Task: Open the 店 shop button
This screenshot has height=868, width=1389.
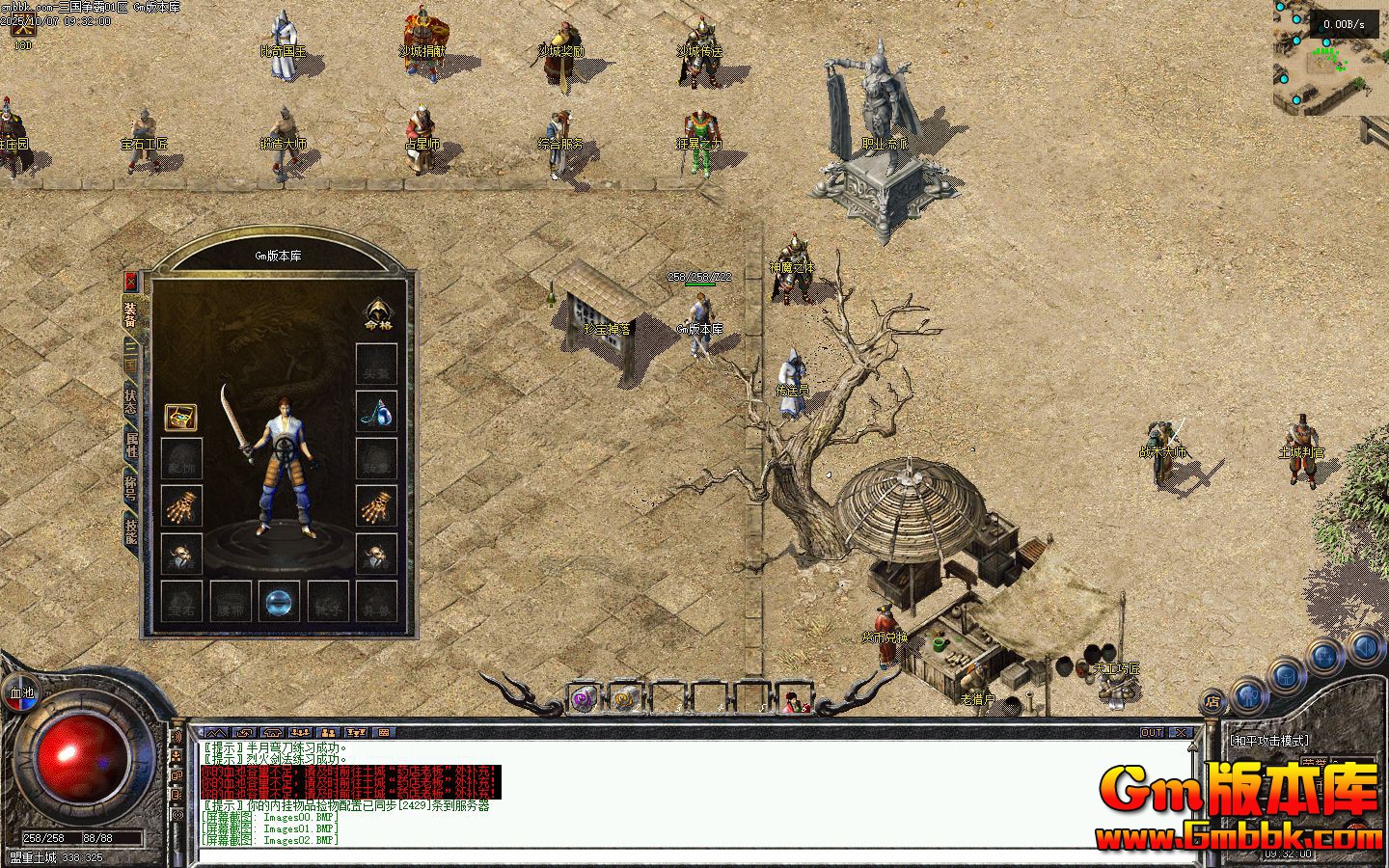Action: [1212, 701]
